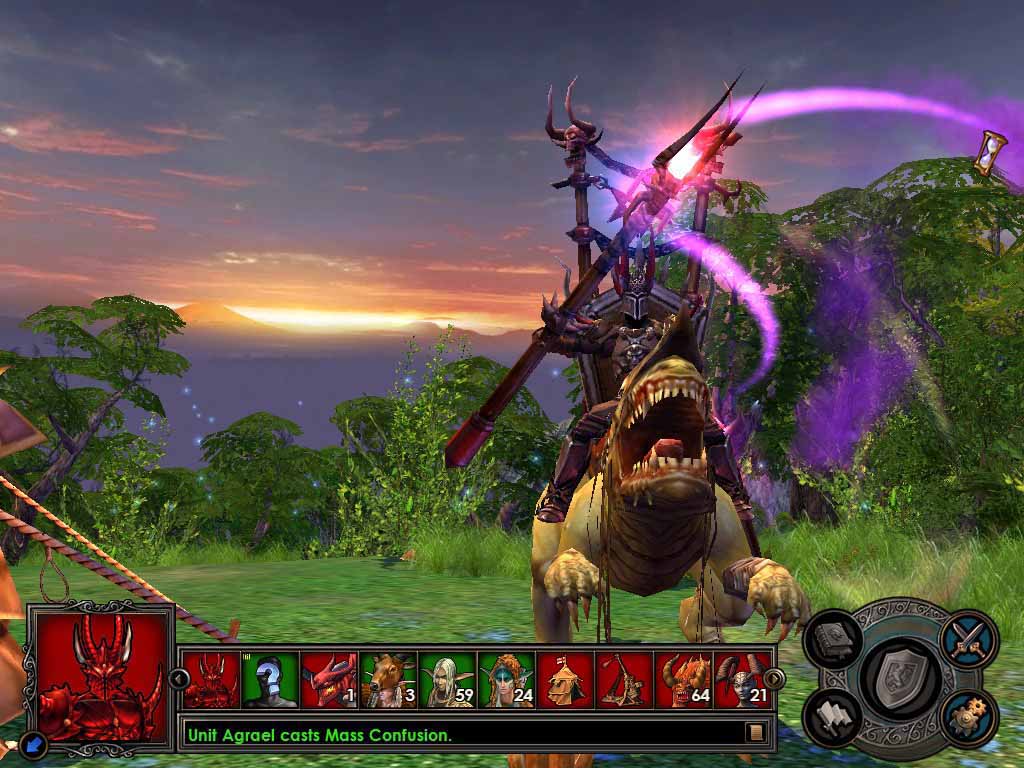Screen dimensions: 1024x768
Task: Select the horned demon stack of 64
Action: click(x=683, y=680)
